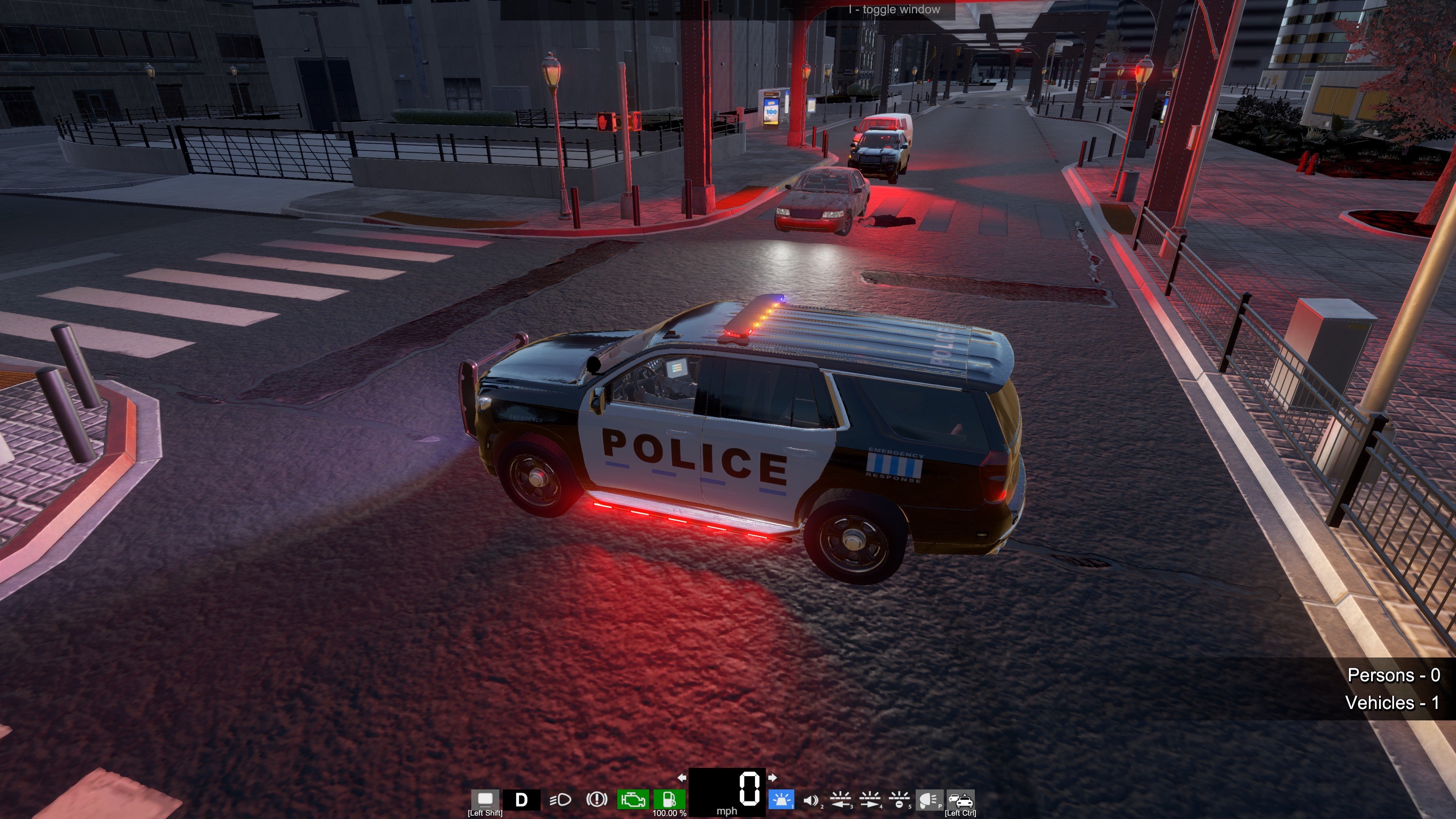Open the in-car computer monitor icon
Image resolution: width=1456 pixels, height=819 pixels.
click(485, 799)
